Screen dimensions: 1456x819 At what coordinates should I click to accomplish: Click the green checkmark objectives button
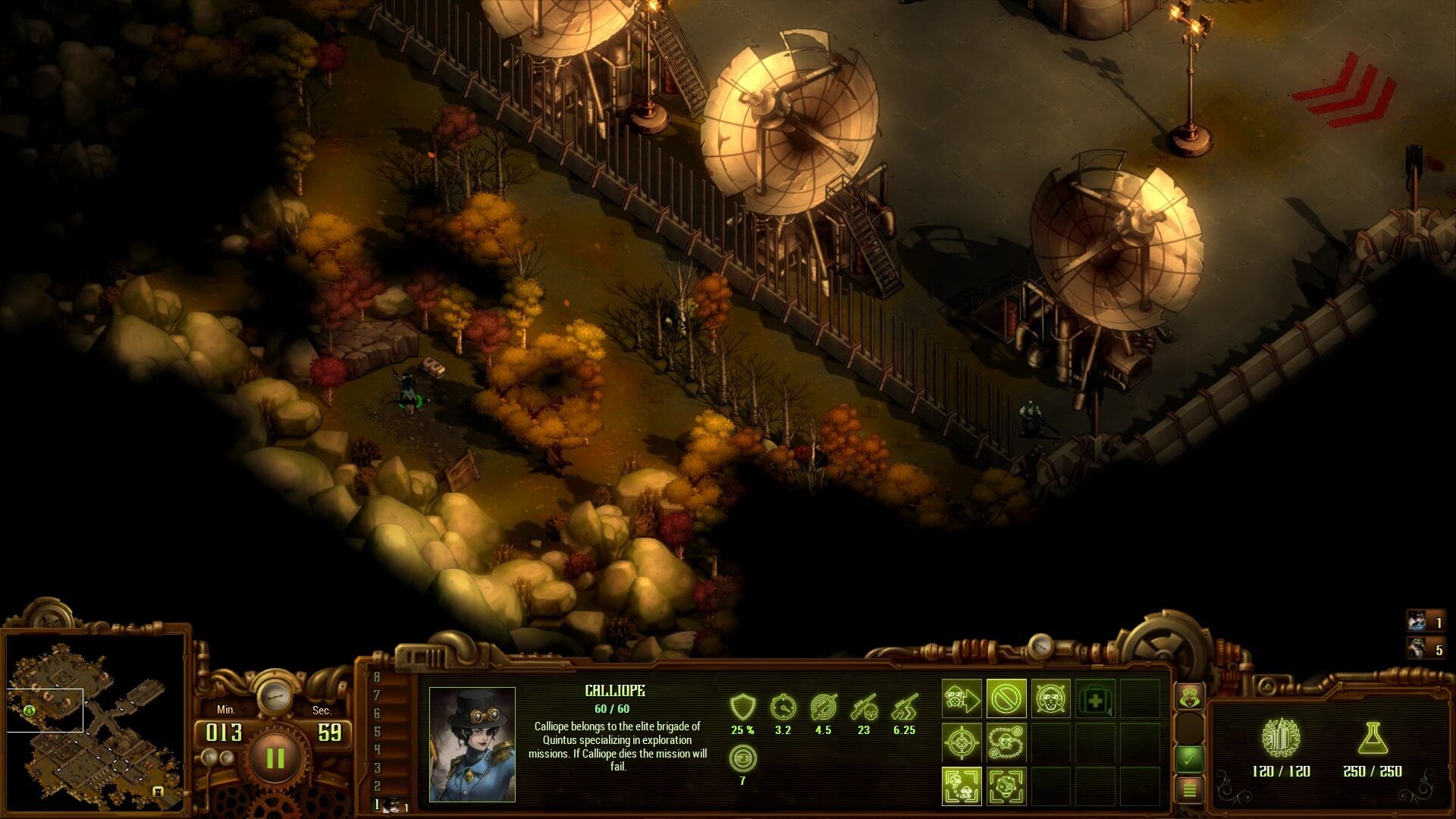[x=1189, y=758]
